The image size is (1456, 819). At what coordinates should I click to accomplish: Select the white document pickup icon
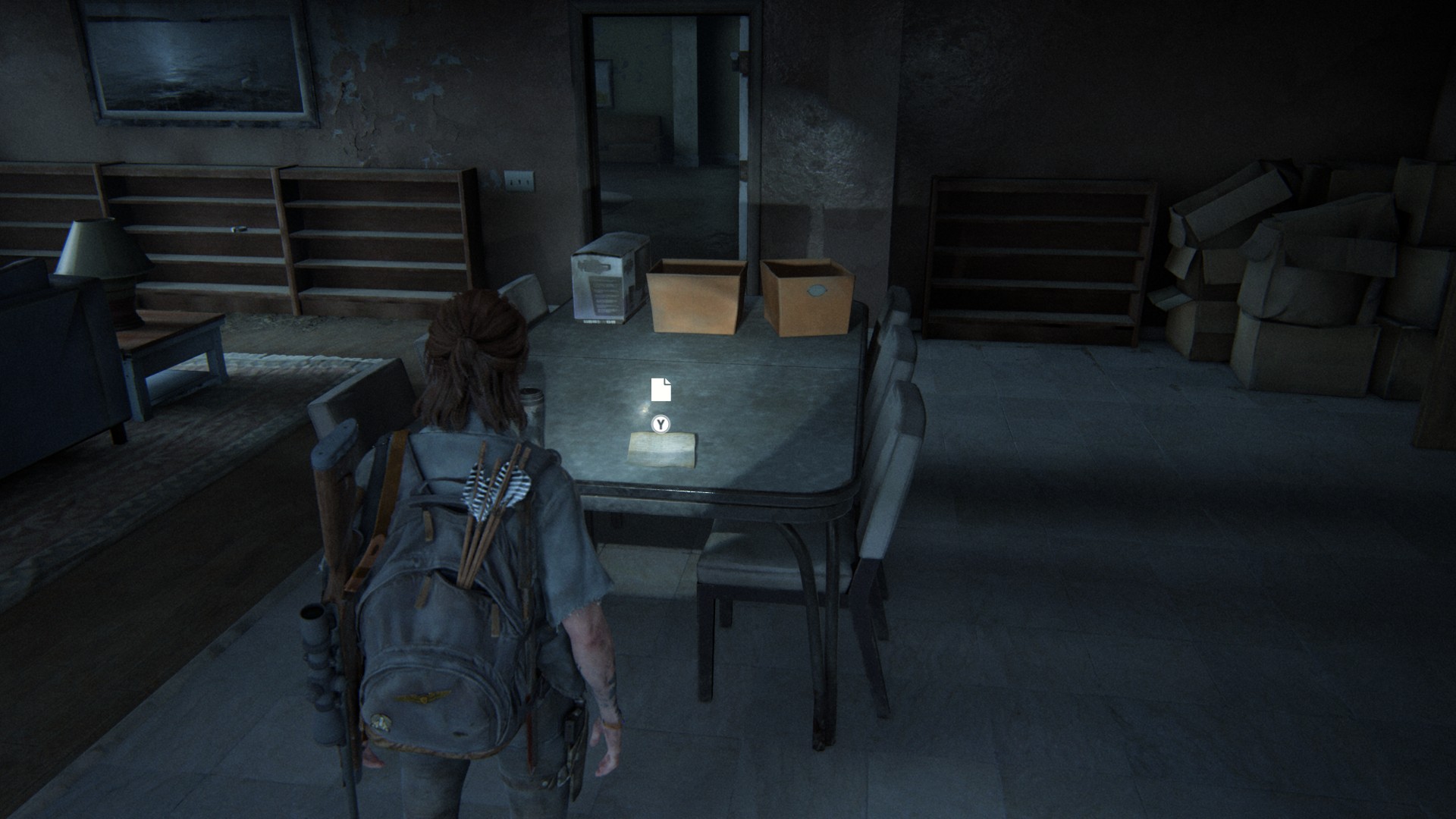(x=661, y=389)
